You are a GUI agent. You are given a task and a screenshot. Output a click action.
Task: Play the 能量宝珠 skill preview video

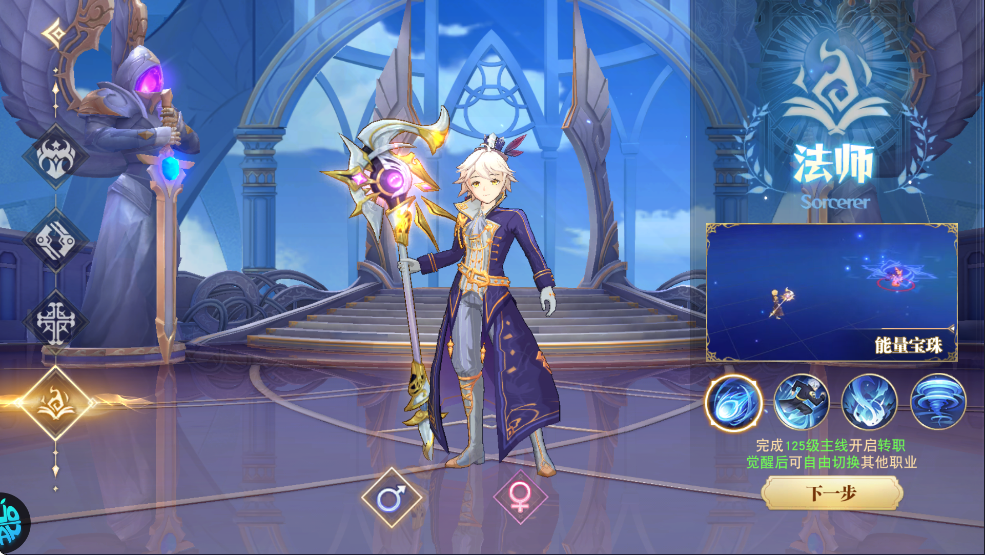(x=831, y=291)
